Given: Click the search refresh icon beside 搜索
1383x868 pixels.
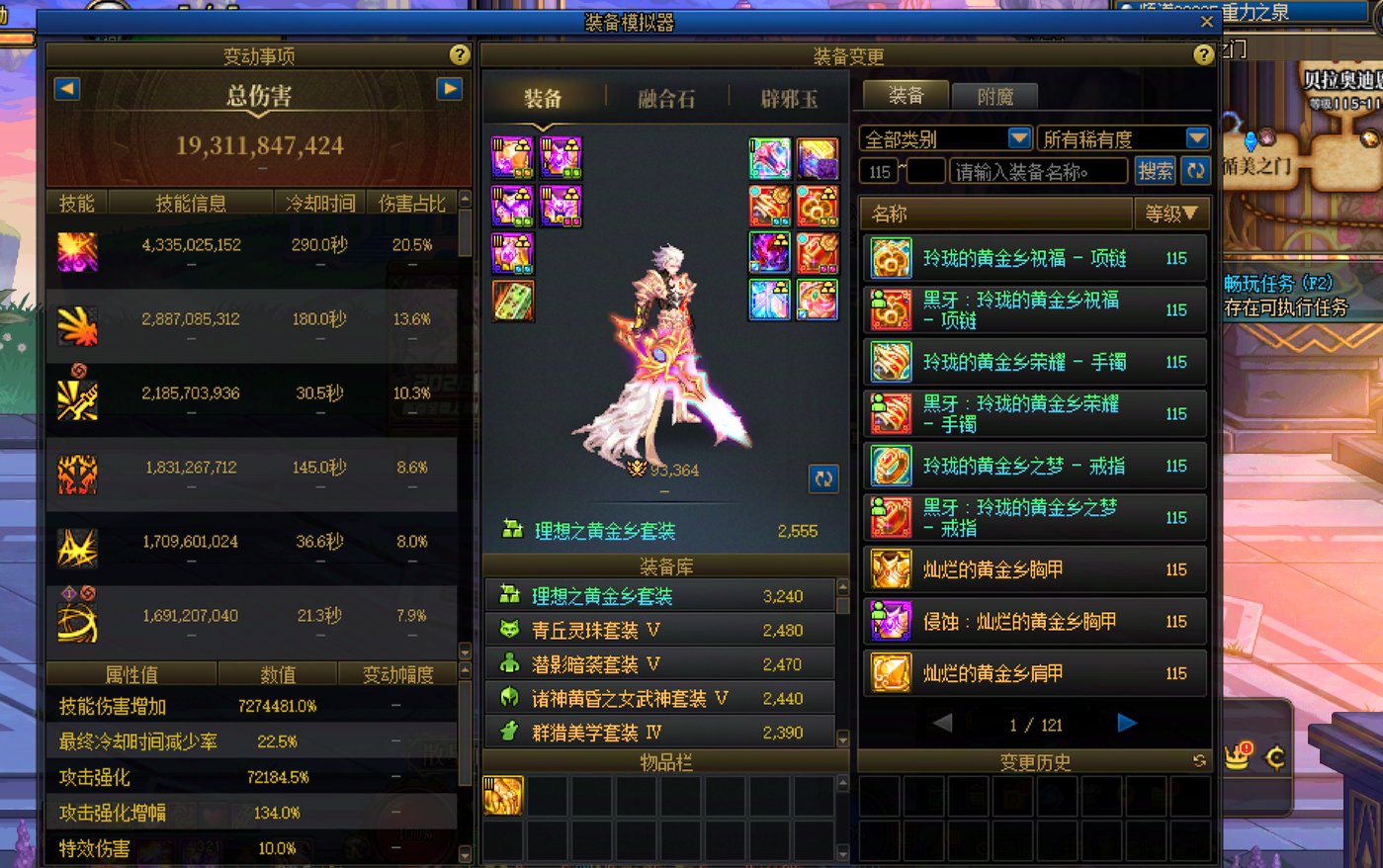Looking at the screenshot, I should [x=1196, y=170].
